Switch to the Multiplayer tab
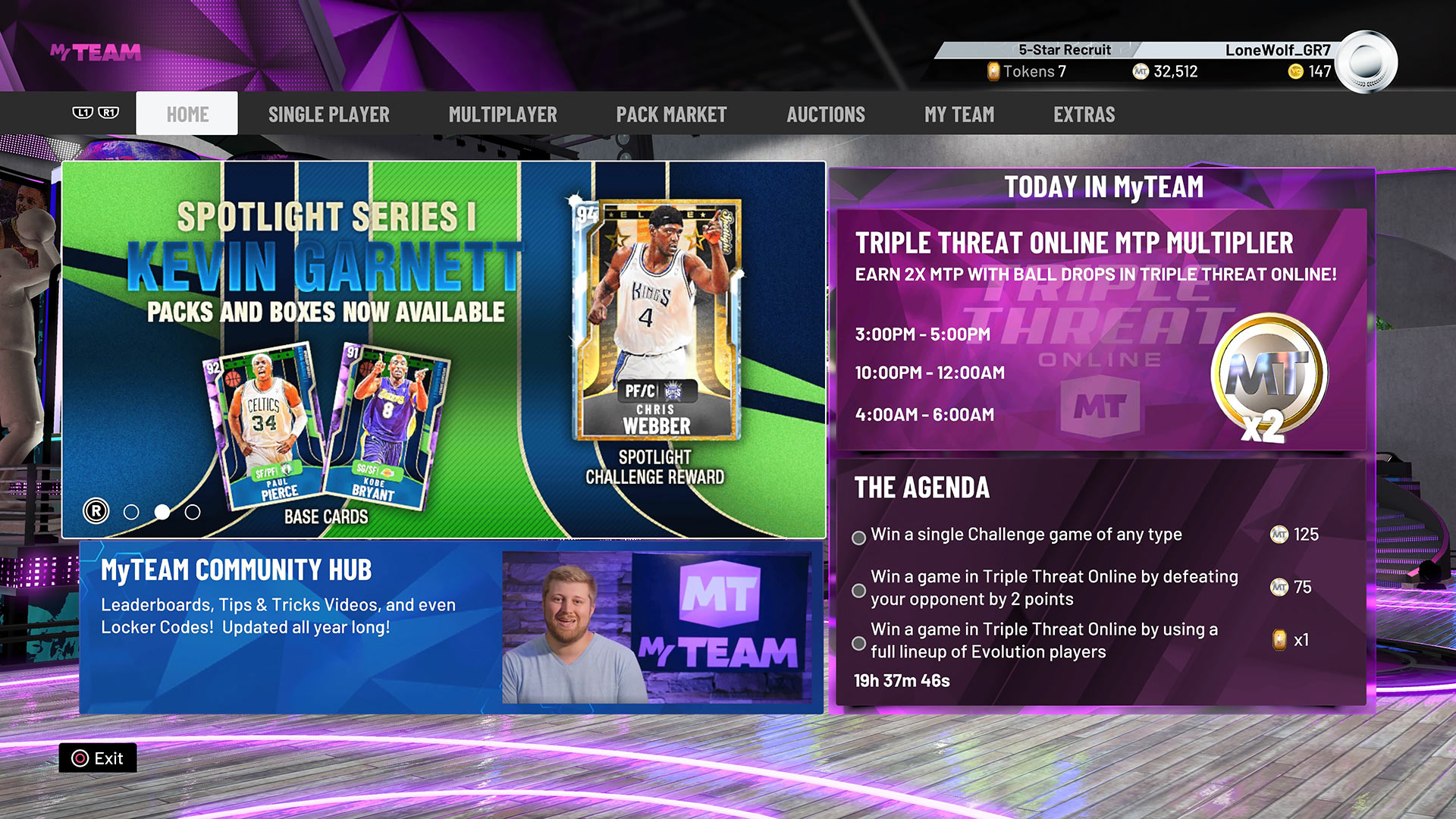Image resolution: width=1456 pixels, height=819 pixels. [x=504, y=114]
